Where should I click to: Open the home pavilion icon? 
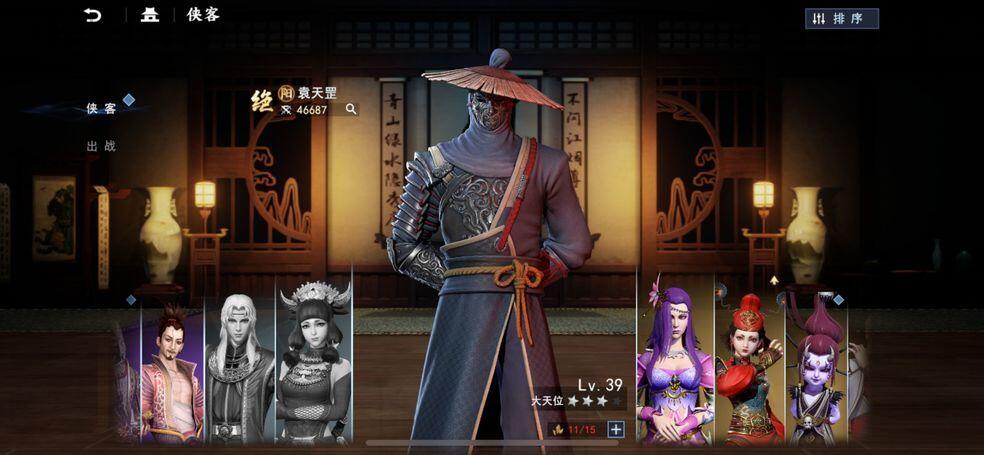(150, 15)
